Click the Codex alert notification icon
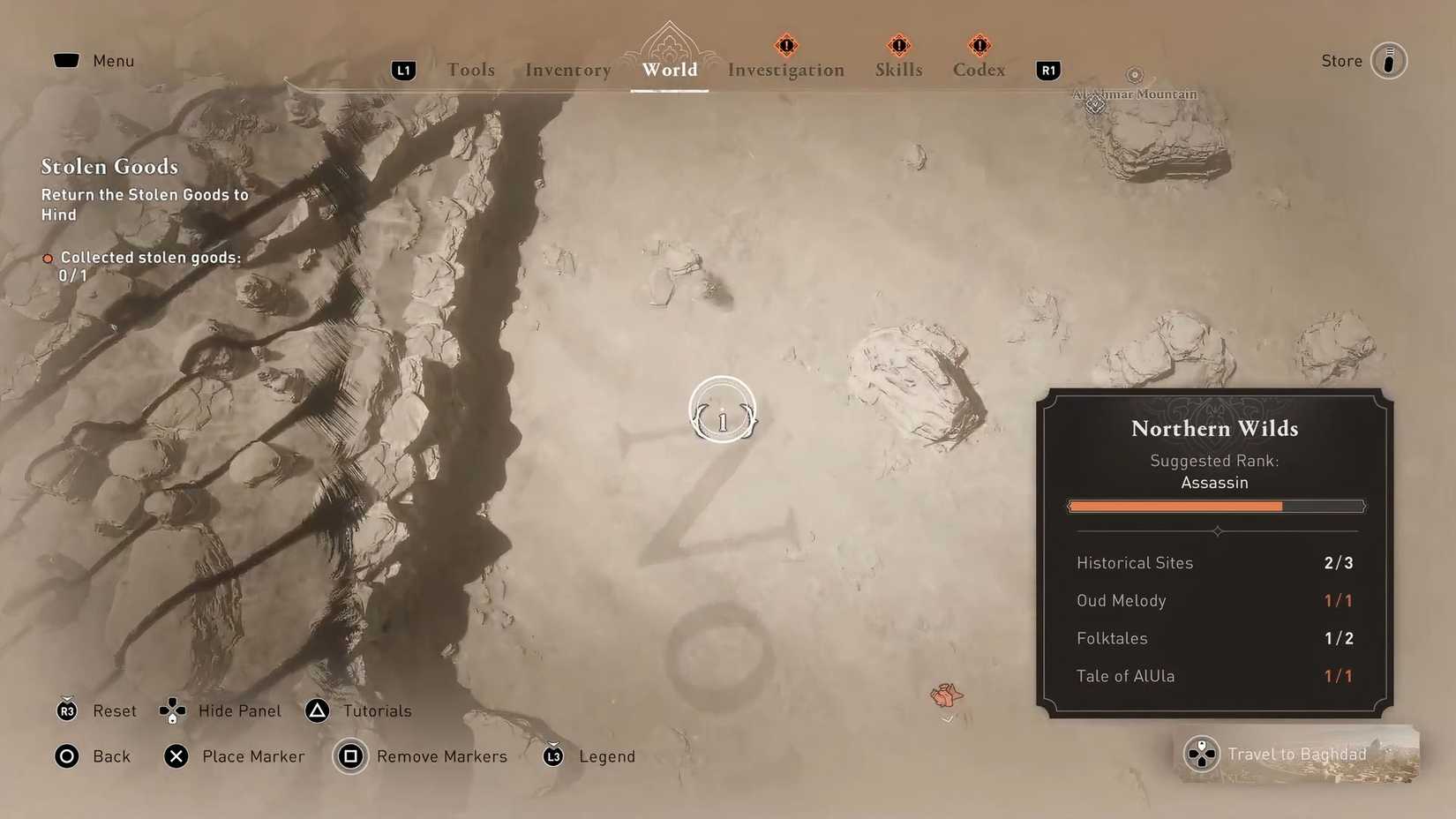Screen dimensions: 1456x819 click(x=979, y=45)
